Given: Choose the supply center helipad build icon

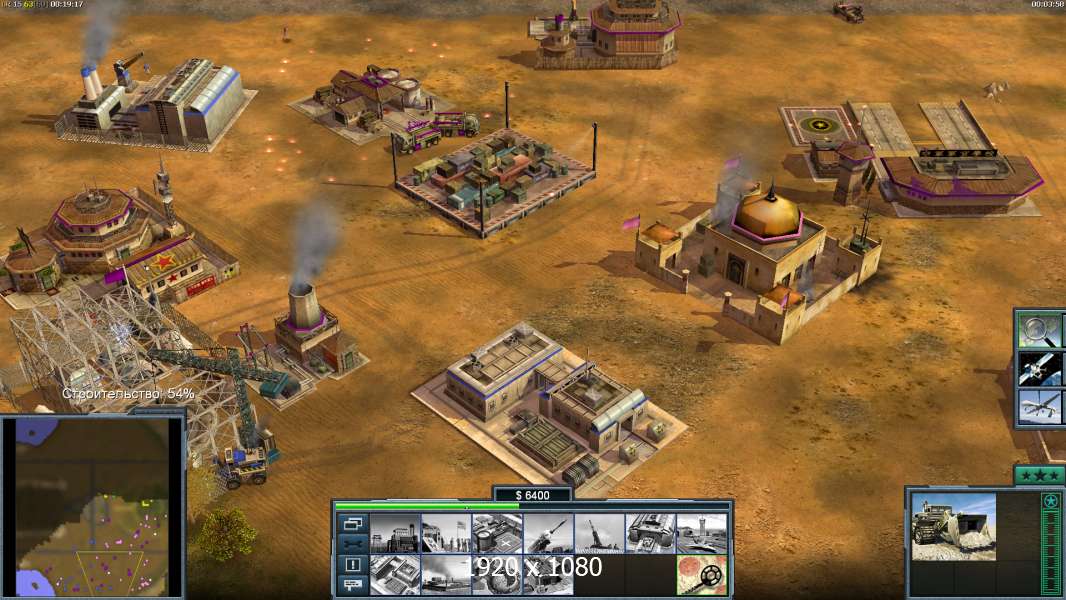Looking at the screenshot, I should pos(497,534).
